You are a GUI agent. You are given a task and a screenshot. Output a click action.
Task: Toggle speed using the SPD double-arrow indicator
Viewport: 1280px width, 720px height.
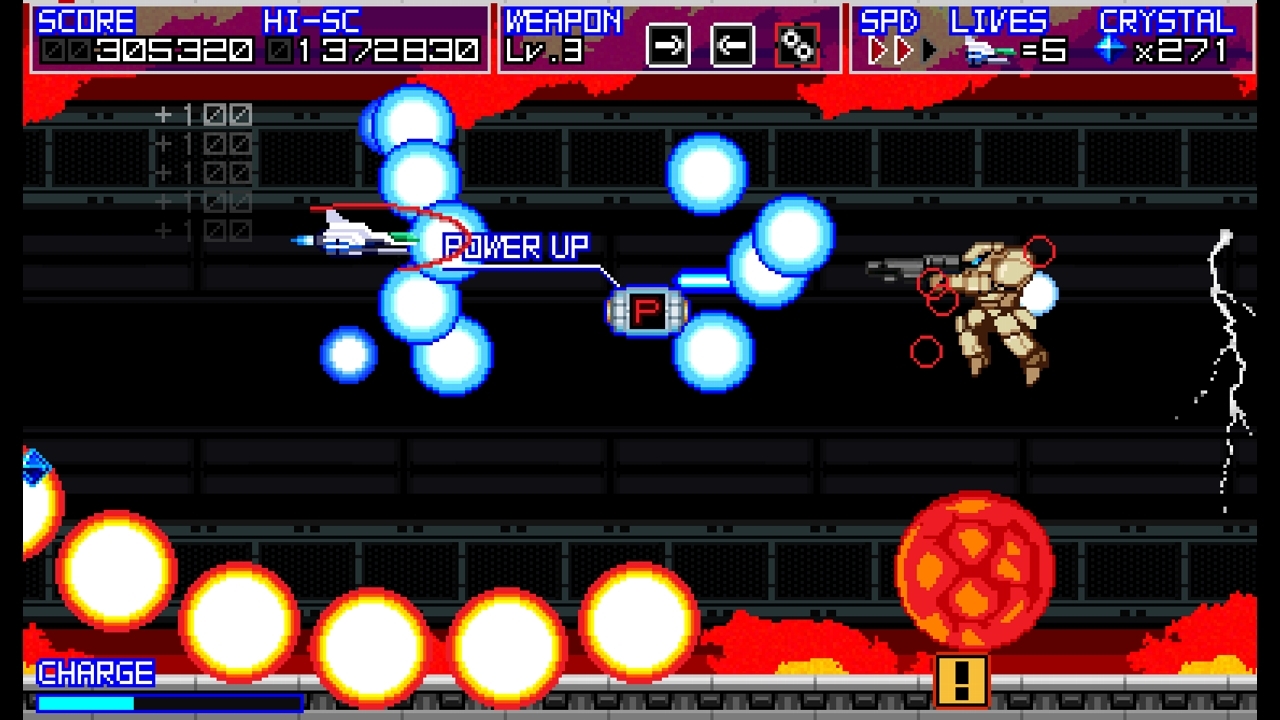click(890, 48)
